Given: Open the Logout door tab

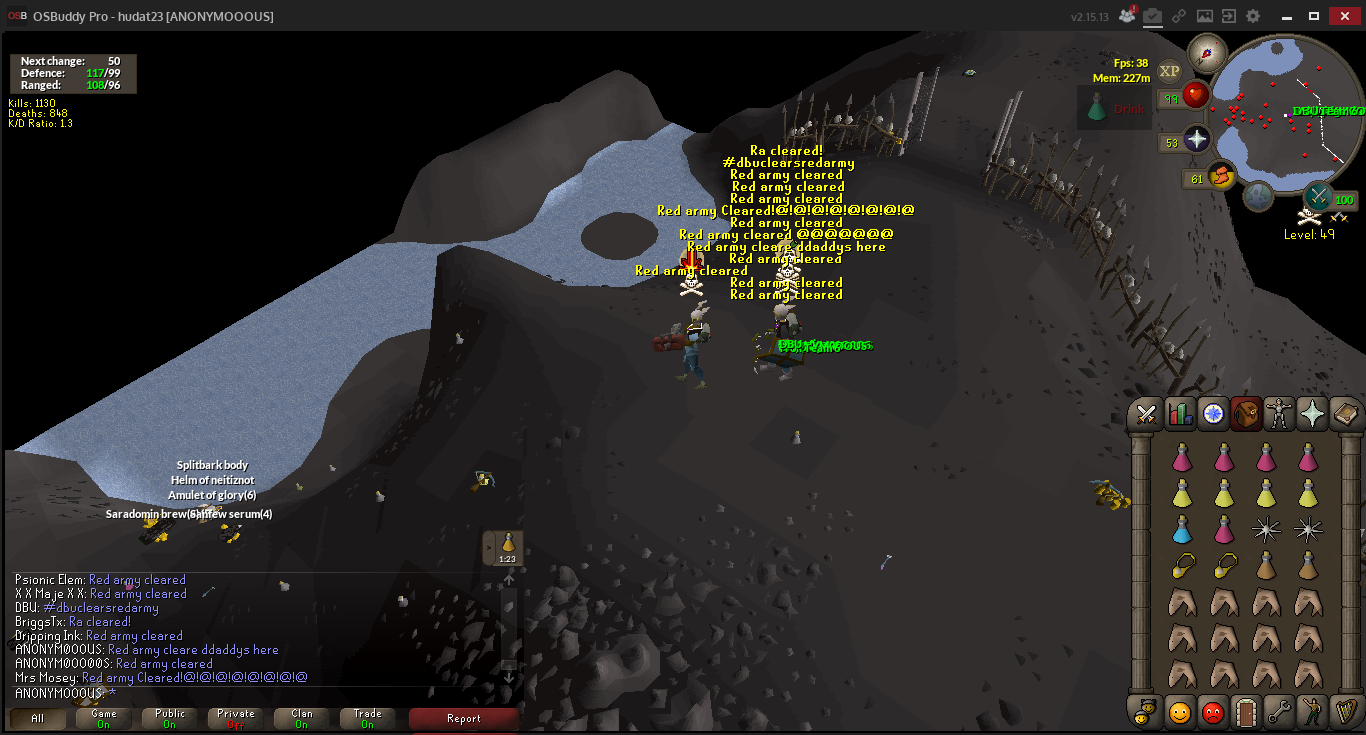Looking at the screenshot, I should [1245, 712].
